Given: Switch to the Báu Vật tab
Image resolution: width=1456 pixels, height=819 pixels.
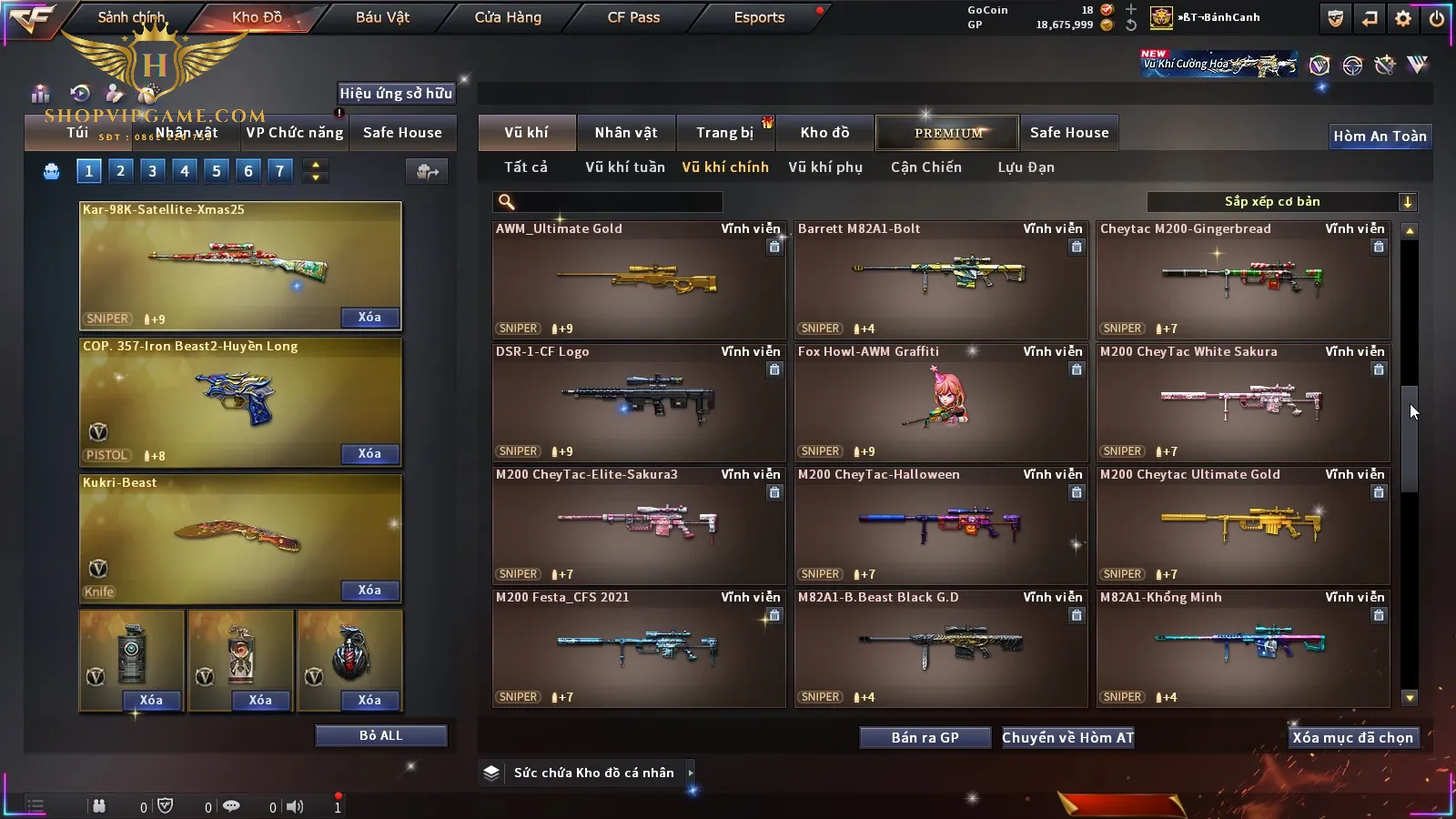Looking at the screenshot, I should 382,17.
